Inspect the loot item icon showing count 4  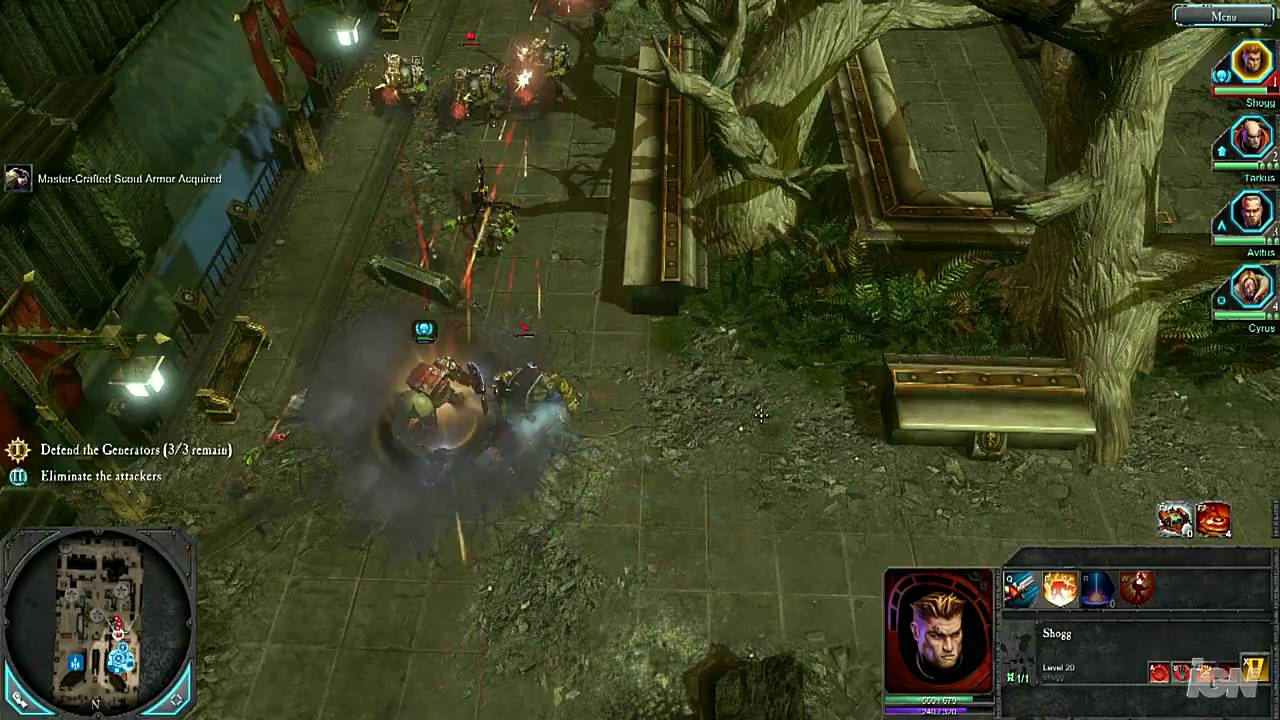tap(1213, 519)
